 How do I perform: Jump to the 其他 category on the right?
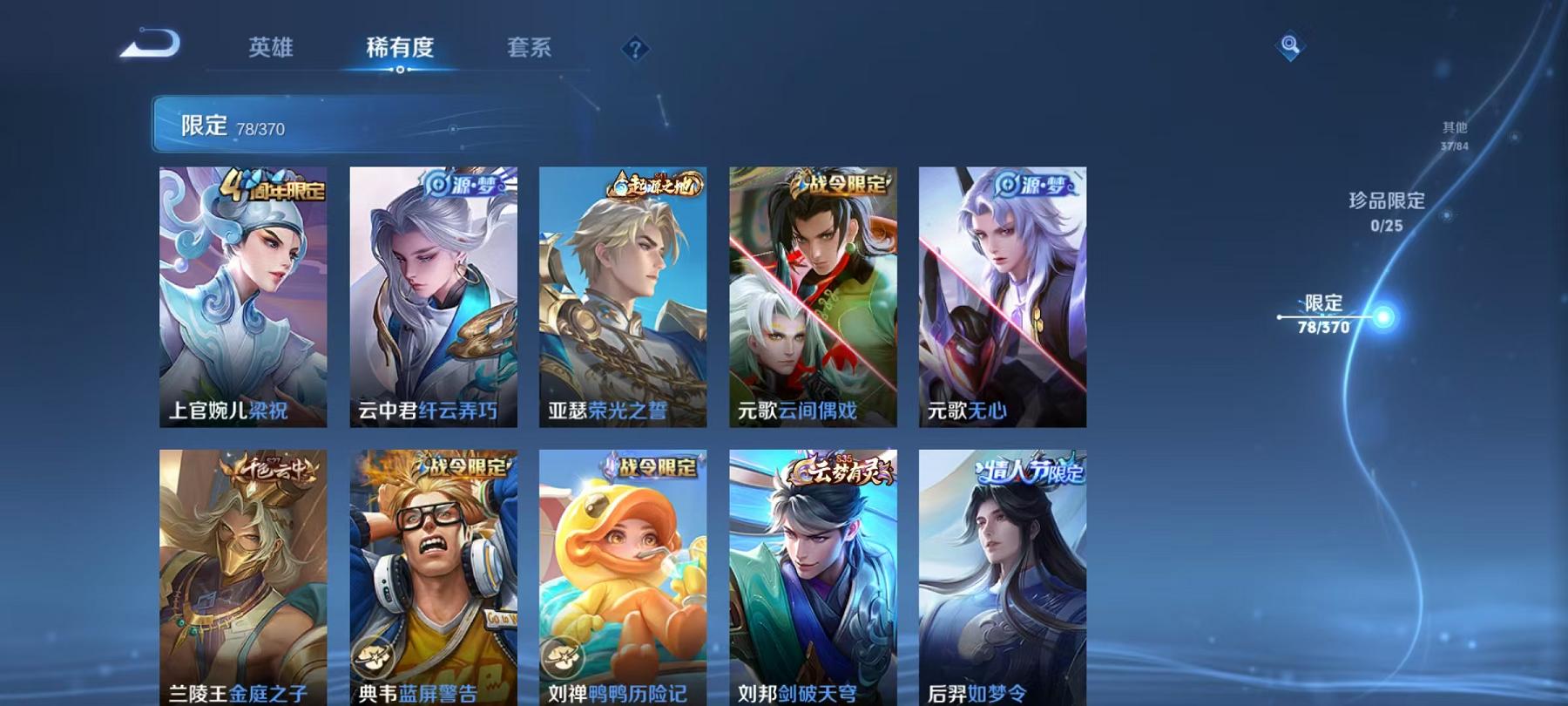coord(1455,132)
